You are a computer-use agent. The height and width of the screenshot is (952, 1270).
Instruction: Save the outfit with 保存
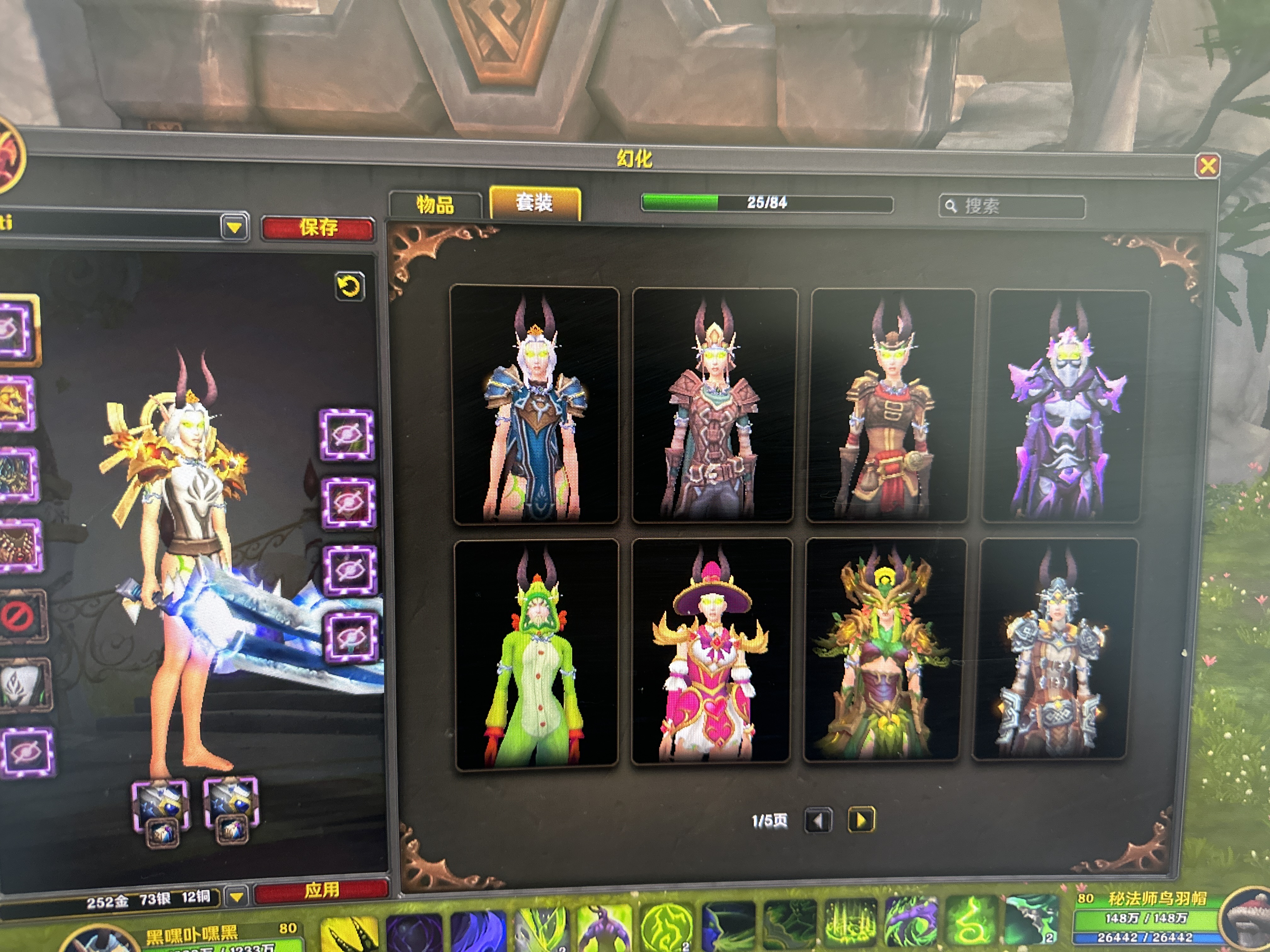[x=318, y=228]
